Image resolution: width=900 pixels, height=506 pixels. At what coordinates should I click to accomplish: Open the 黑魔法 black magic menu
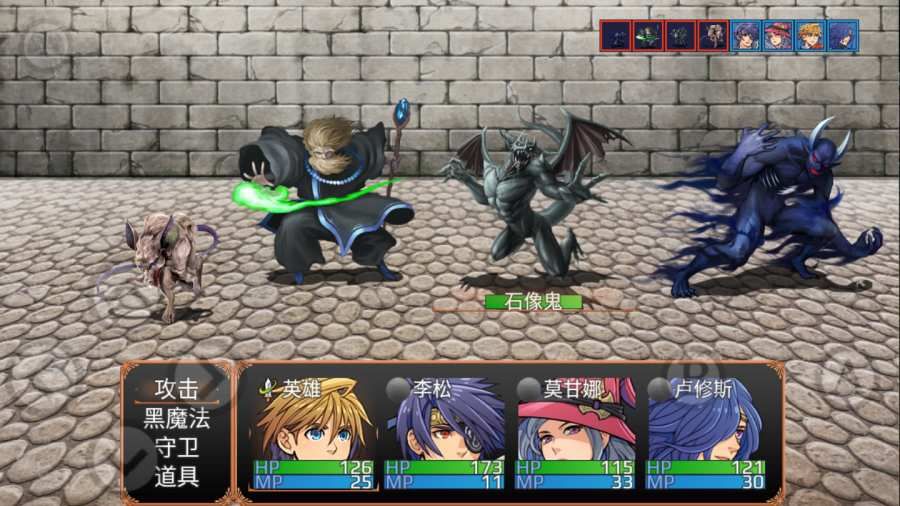tap(176, 418)
